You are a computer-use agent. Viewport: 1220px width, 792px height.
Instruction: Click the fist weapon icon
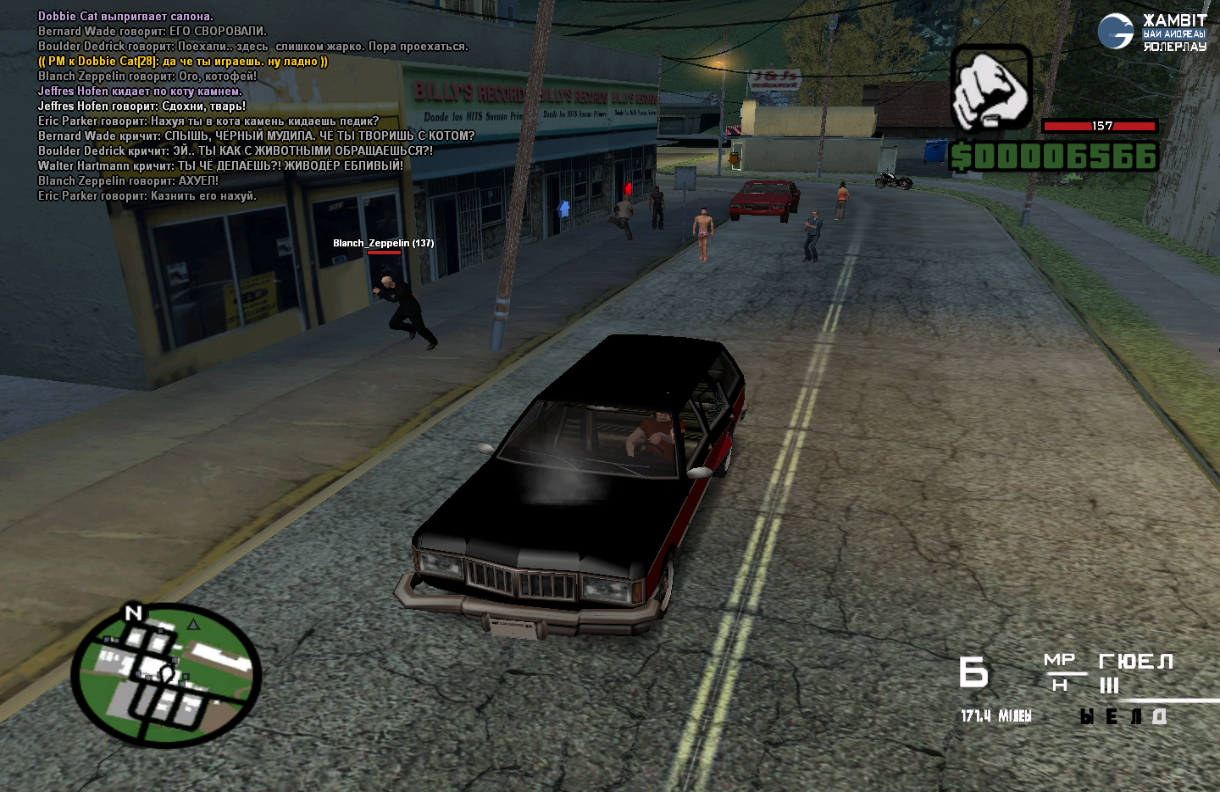[990, 89]
